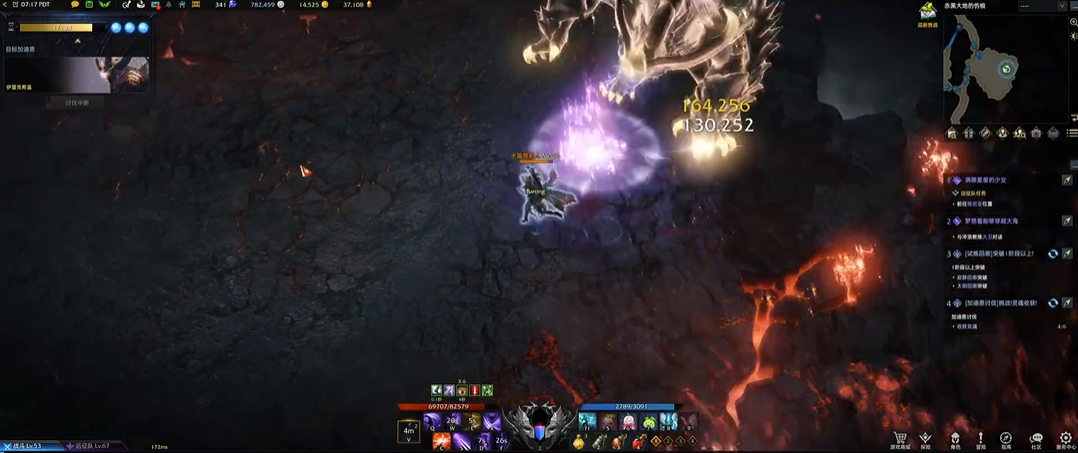Click the 讨伐中断 button
Screen dimensions: 1078x453
(77, 102)
